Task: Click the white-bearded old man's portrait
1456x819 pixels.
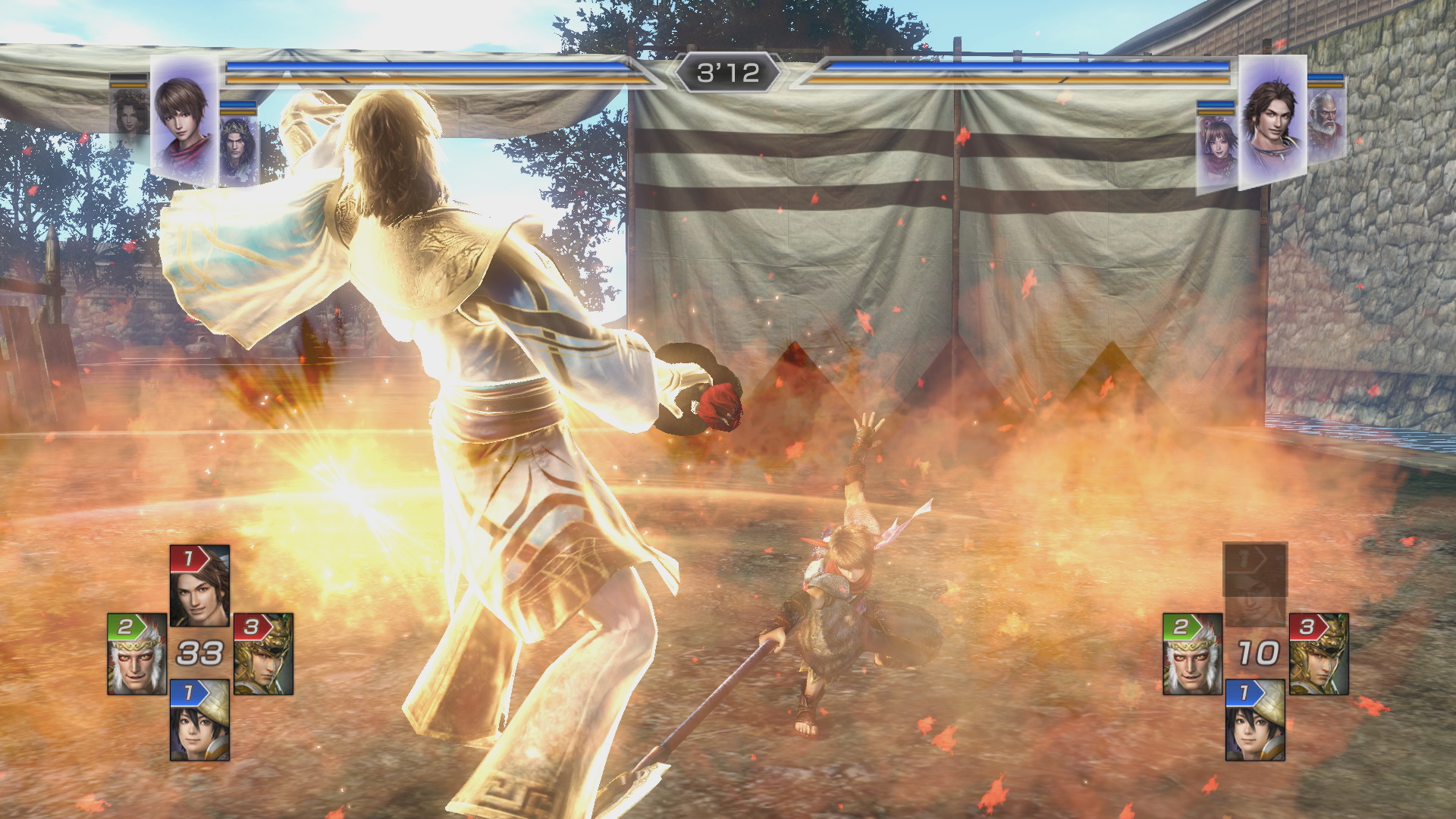Action: [1326, 121]
